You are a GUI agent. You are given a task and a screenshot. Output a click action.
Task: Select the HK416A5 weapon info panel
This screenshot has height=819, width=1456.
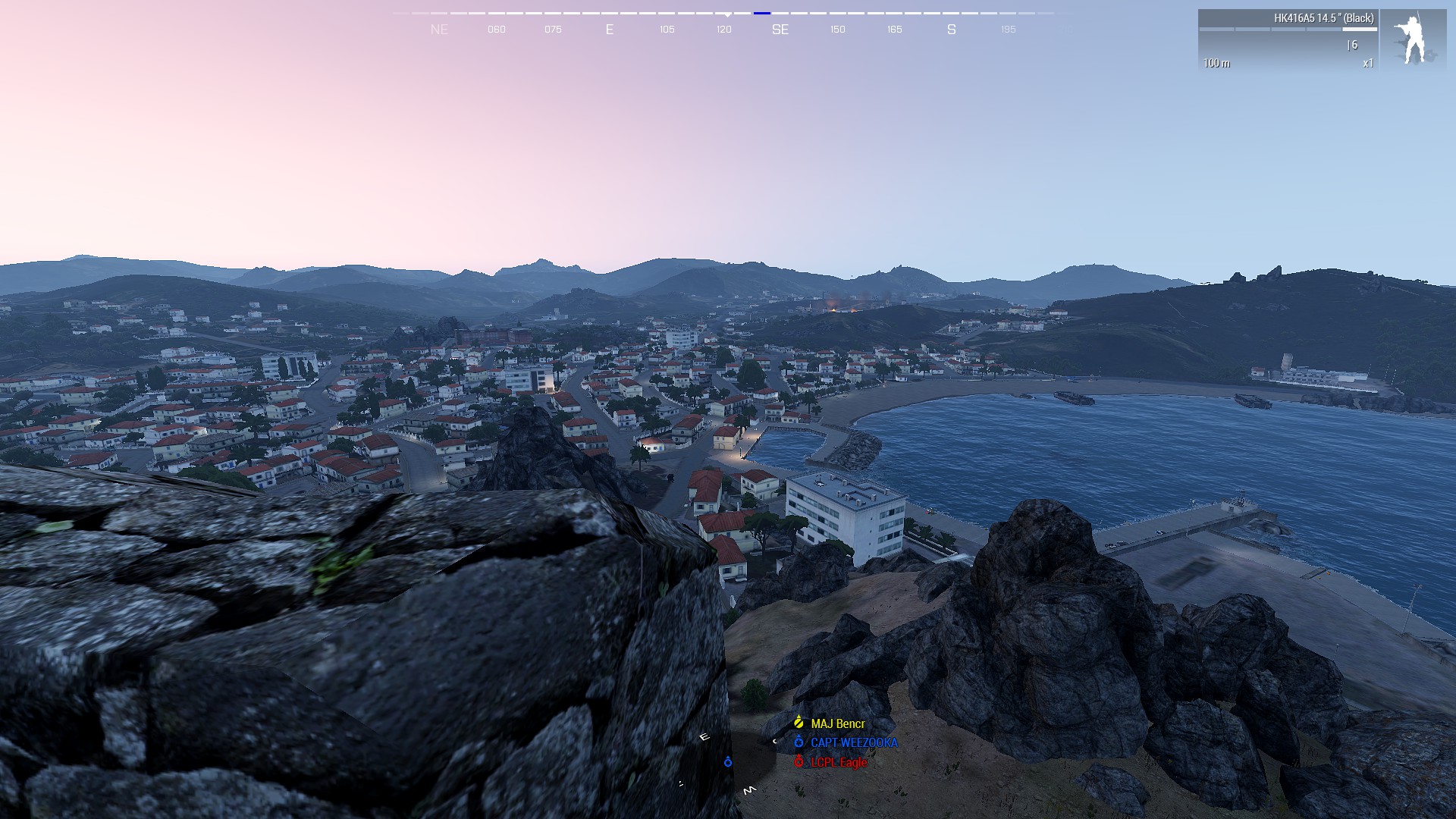[1288, 40]
